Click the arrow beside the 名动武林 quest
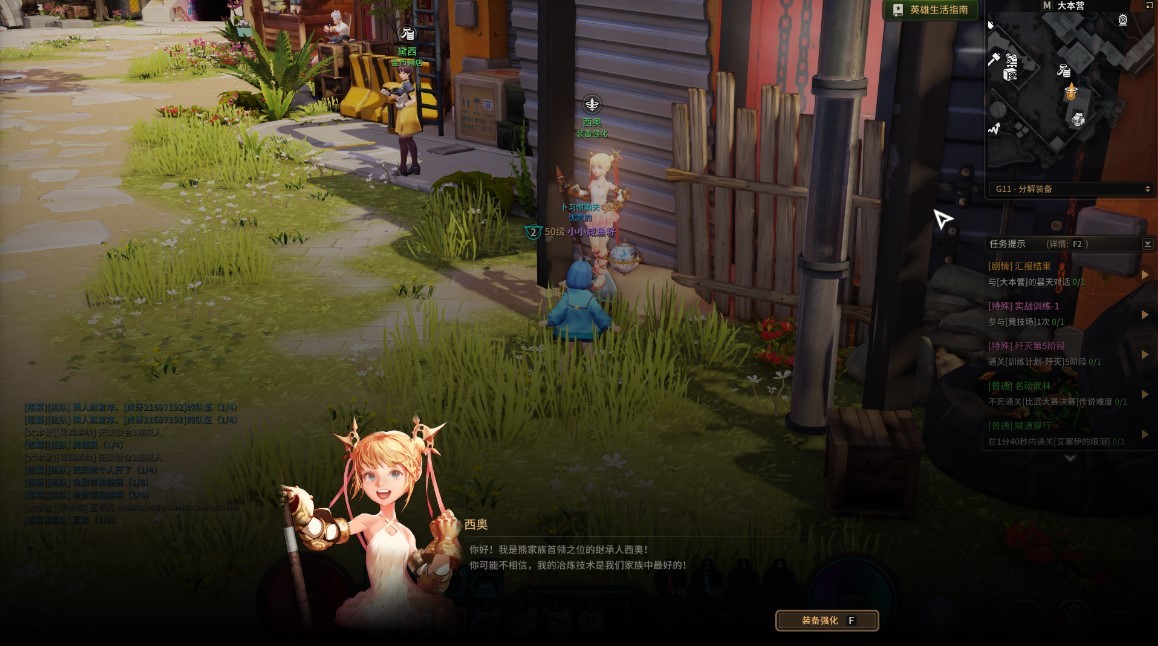This screenshot has width=1158, height=646. click(x=1145, y=394)
